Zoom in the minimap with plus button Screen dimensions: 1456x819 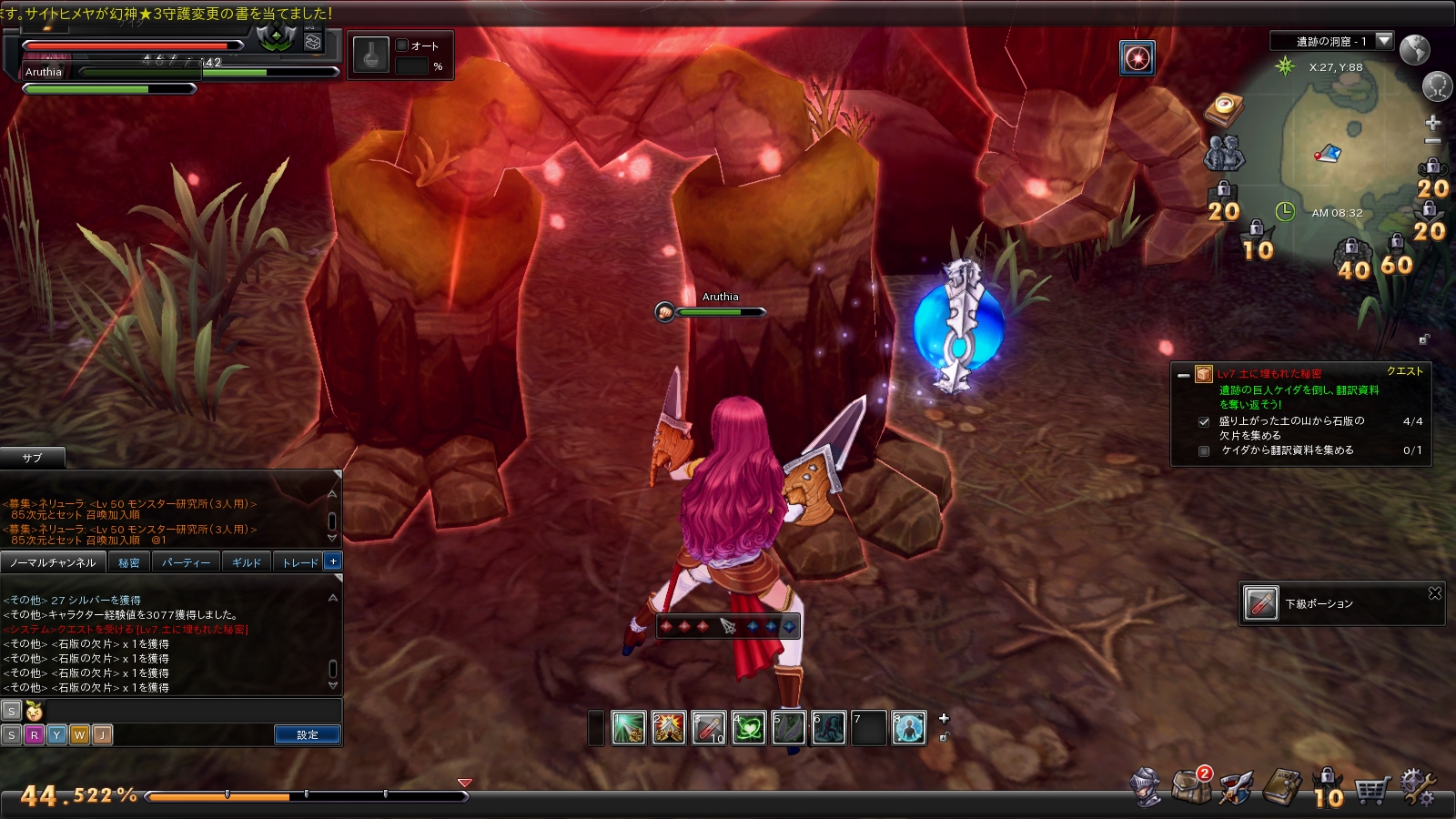coord(1432,122)
